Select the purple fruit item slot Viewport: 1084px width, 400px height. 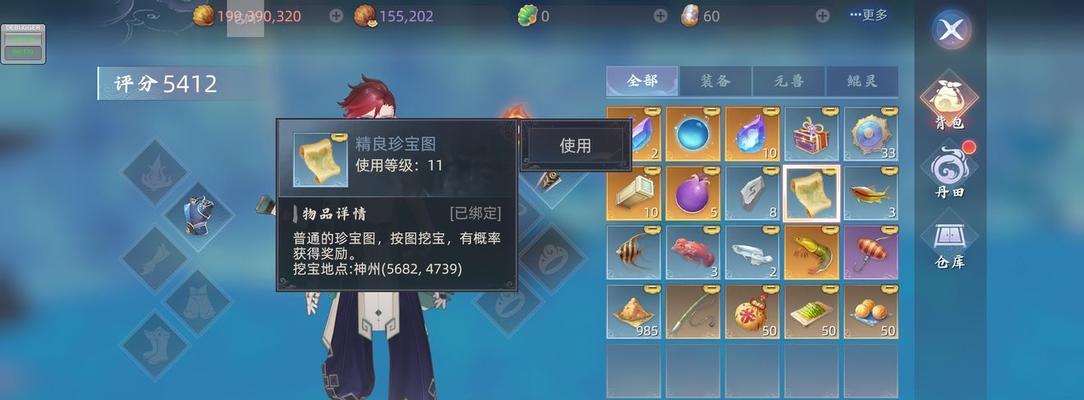click(x=694, y=193)
